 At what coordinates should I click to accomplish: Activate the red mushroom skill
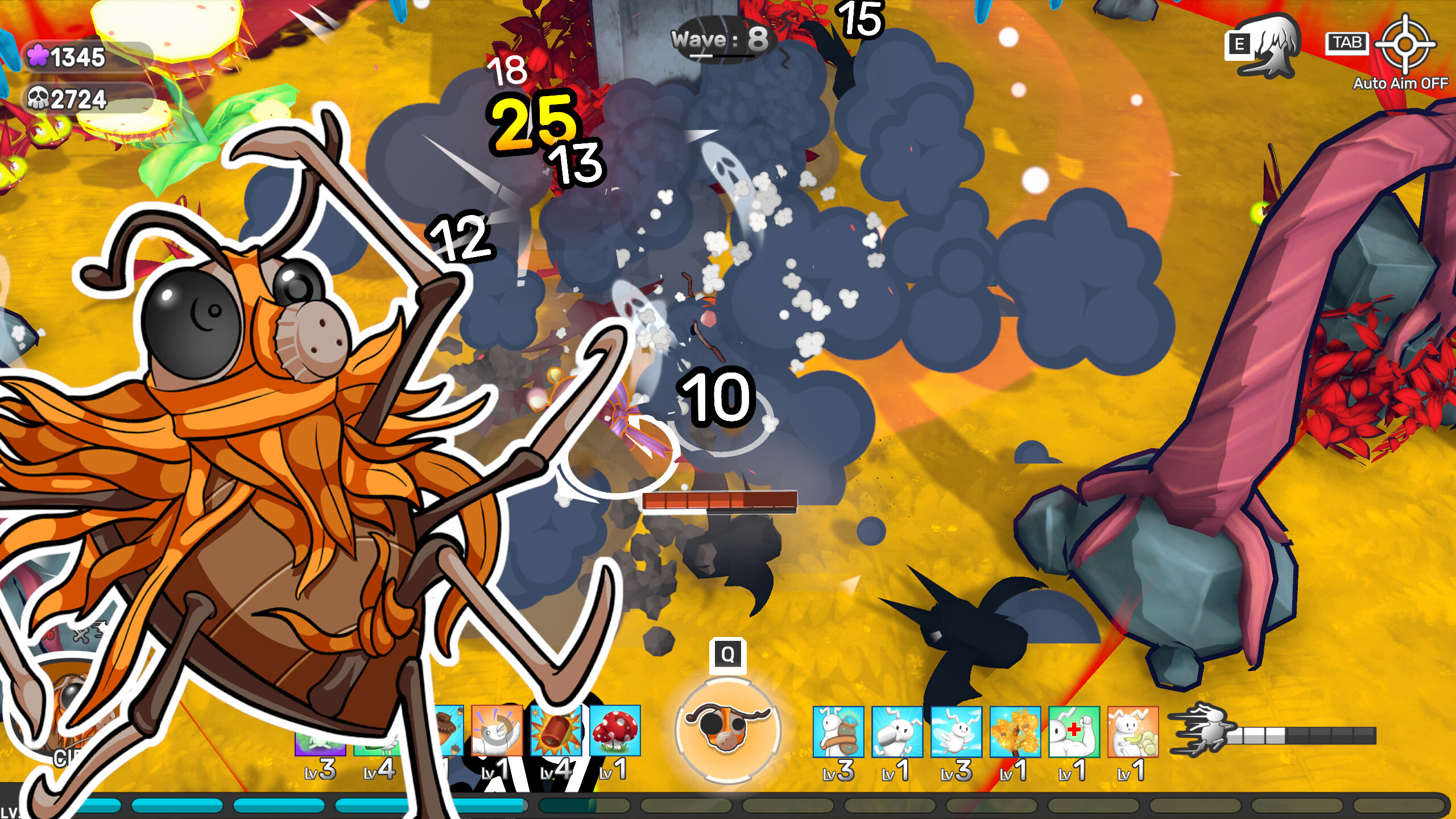pos(615,731)
